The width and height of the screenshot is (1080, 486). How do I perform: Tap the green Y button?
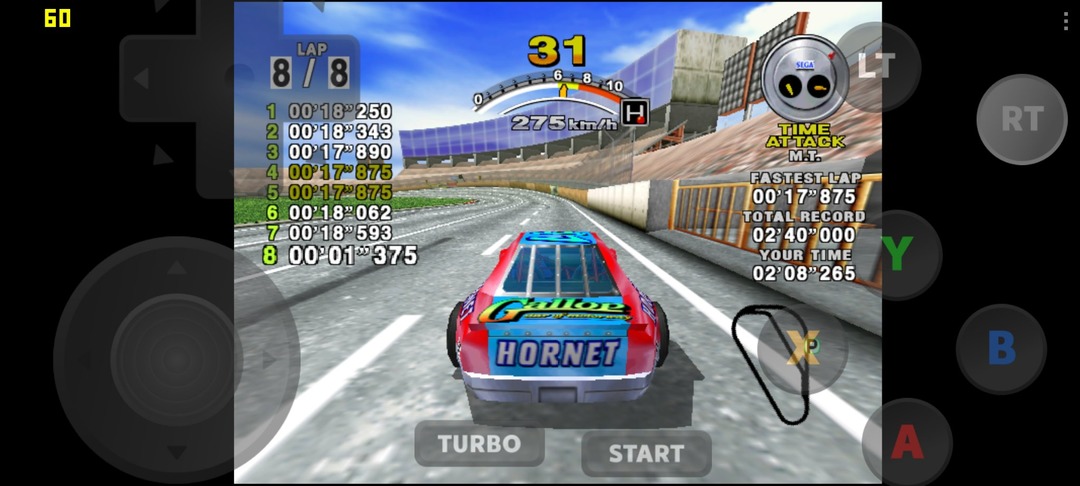(x=897, y=254)
